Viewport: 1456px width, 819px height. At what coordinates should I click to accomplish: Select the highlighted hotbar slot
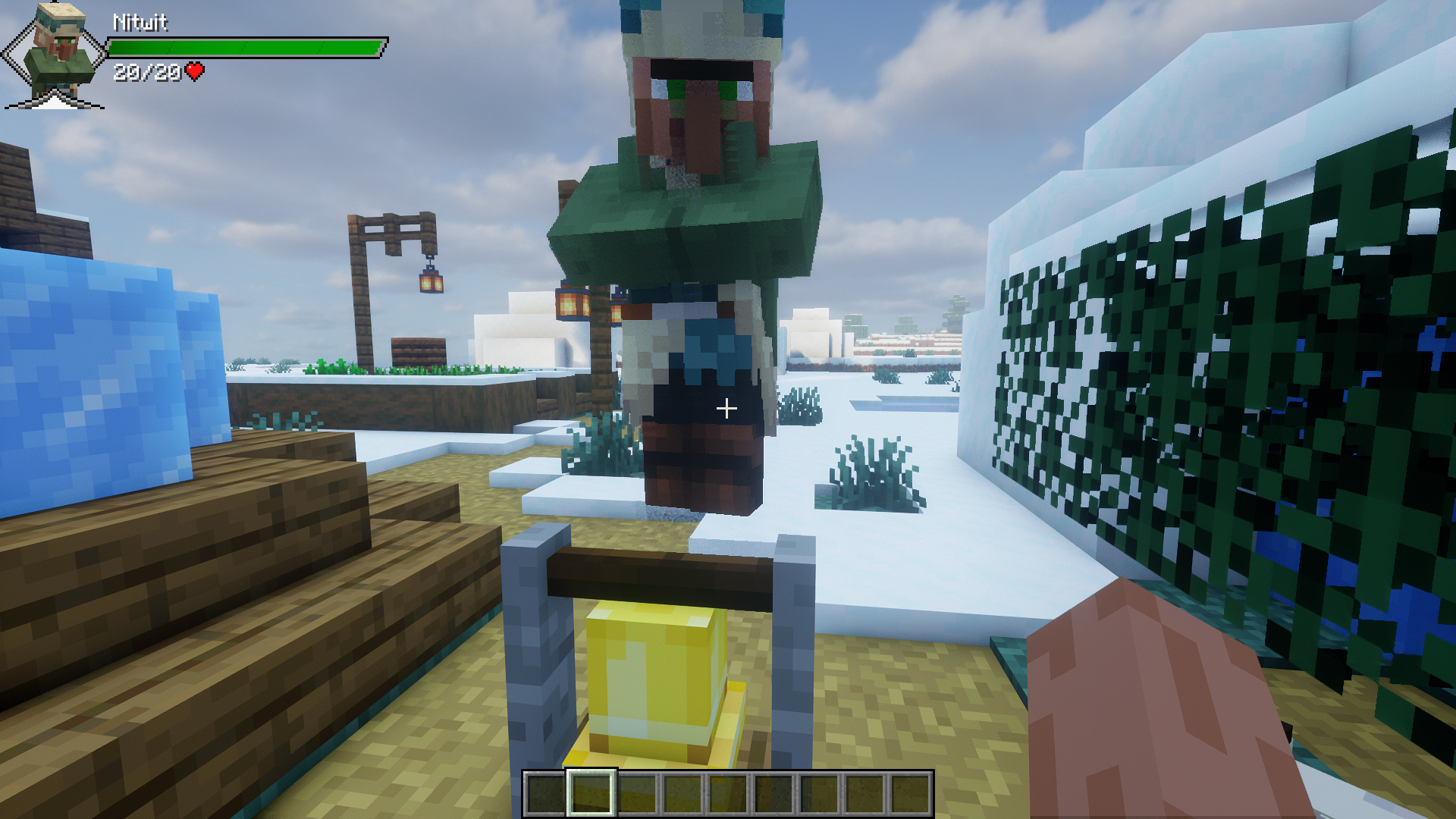[x=591, y=793]
